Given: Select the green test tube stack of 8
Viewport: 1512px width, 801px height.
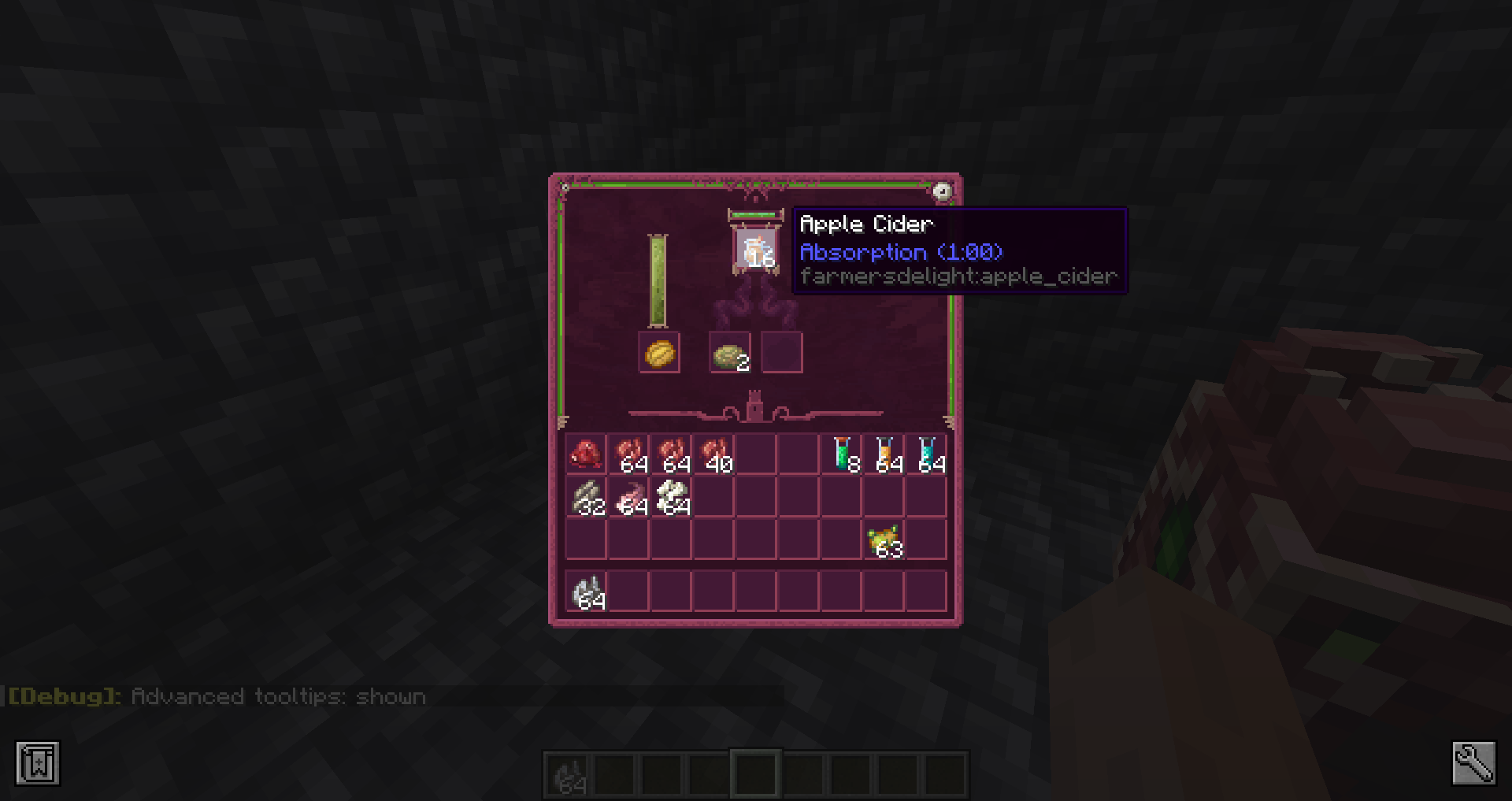Looking at the screenshot, I should point(842,454).
